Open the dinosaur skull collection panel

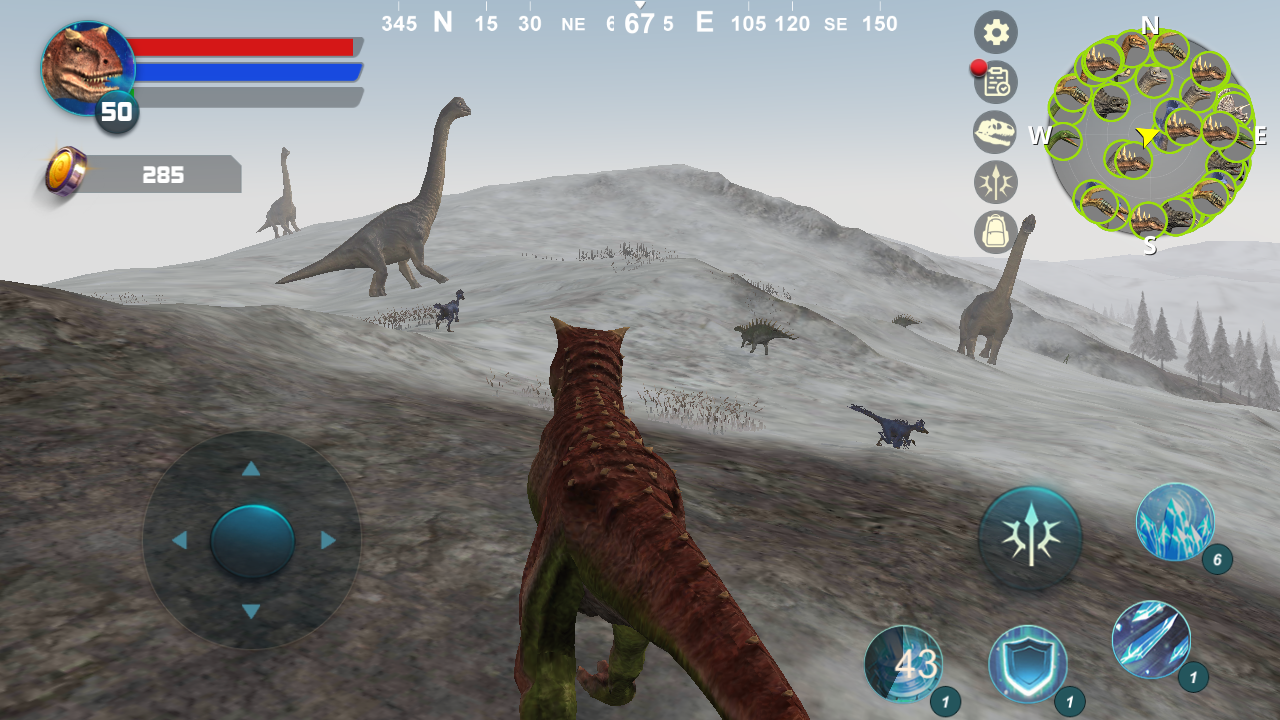(995, 132)
